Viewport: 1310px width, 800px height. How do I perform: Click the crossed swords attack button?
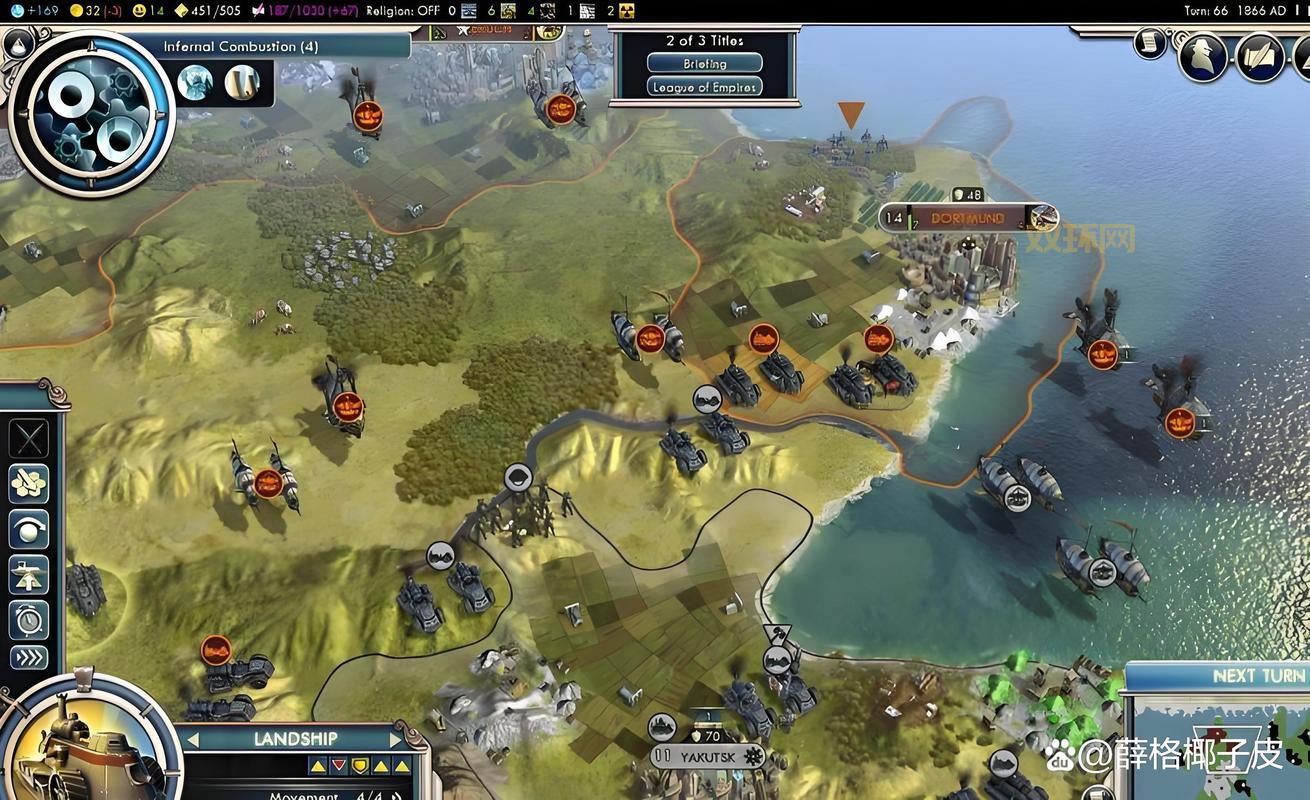click(29, 439)
